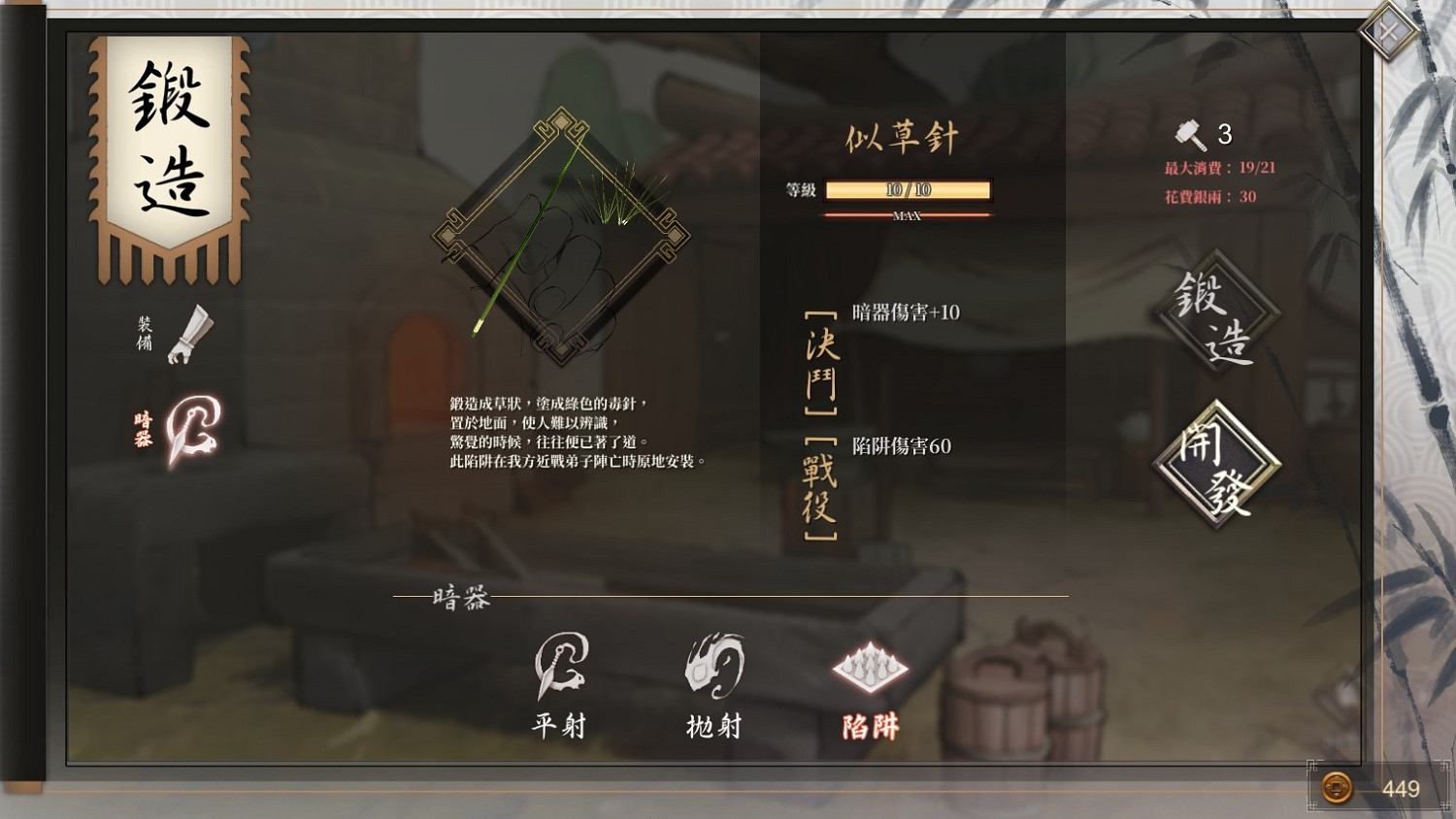
Task: Click the 似草針 weapon preview image
Action: [x=563, y=233]
